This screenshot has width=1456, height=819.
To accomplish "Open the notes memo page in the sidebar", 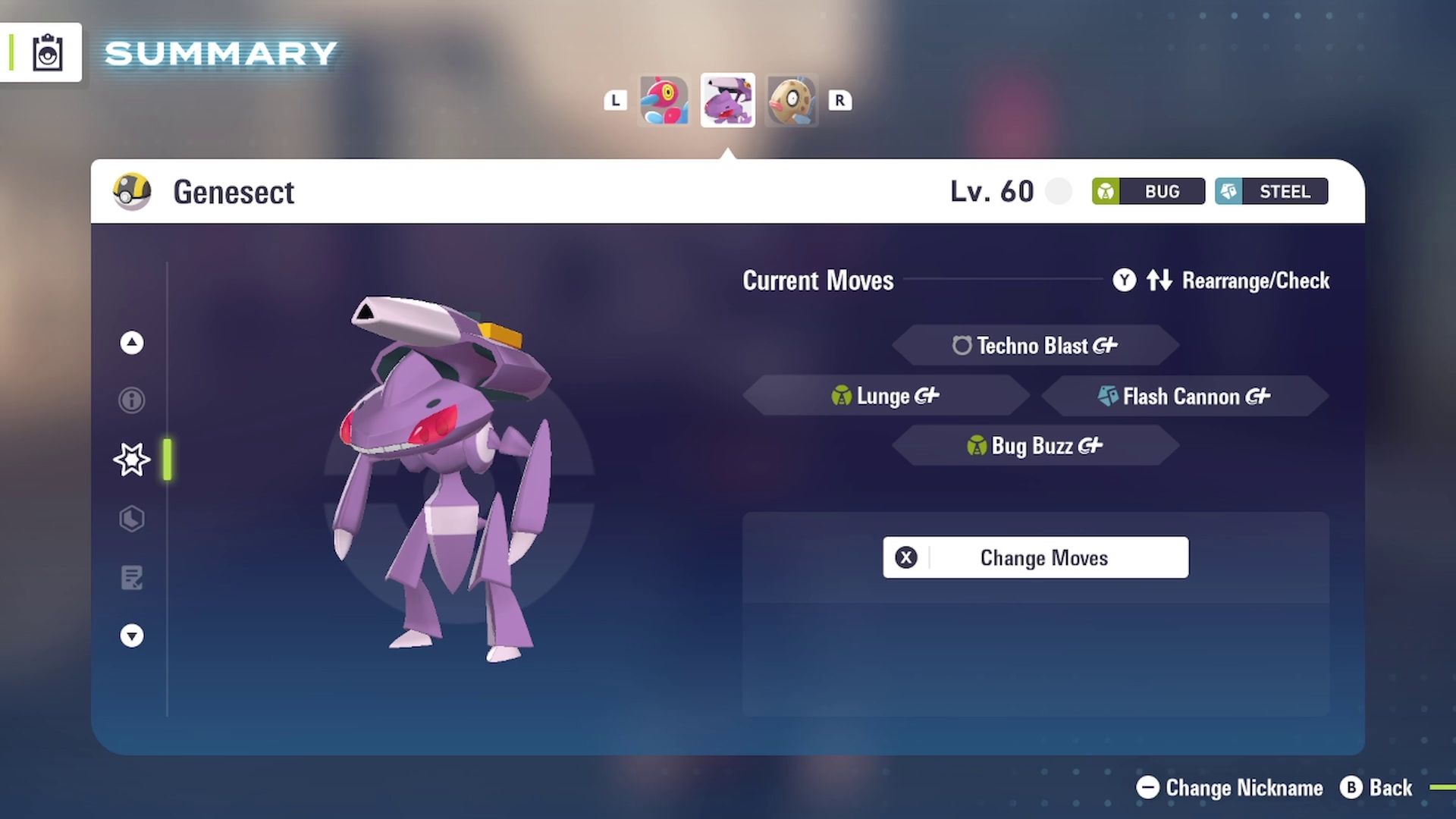I will point(131,578).
